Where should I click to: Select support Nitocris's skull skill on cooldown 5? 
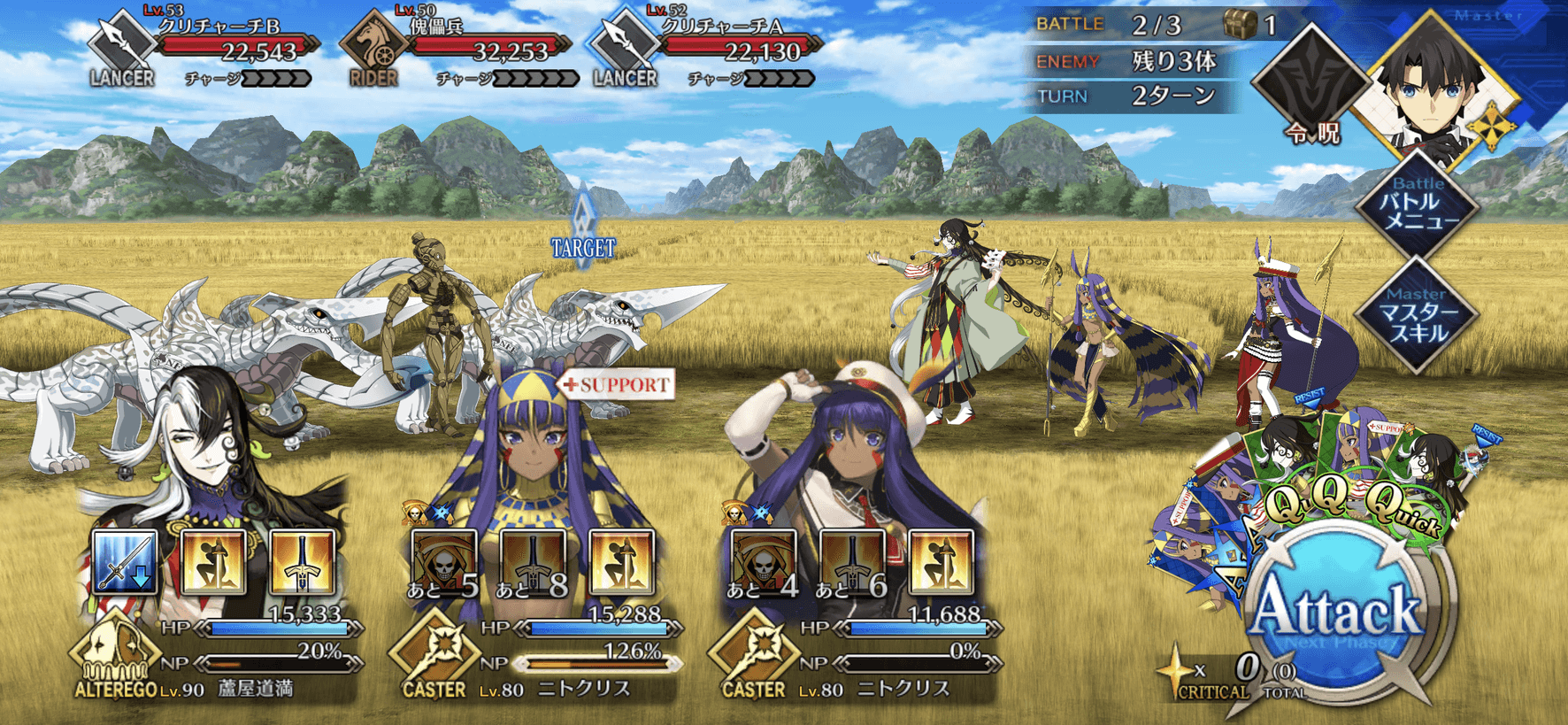444,562
